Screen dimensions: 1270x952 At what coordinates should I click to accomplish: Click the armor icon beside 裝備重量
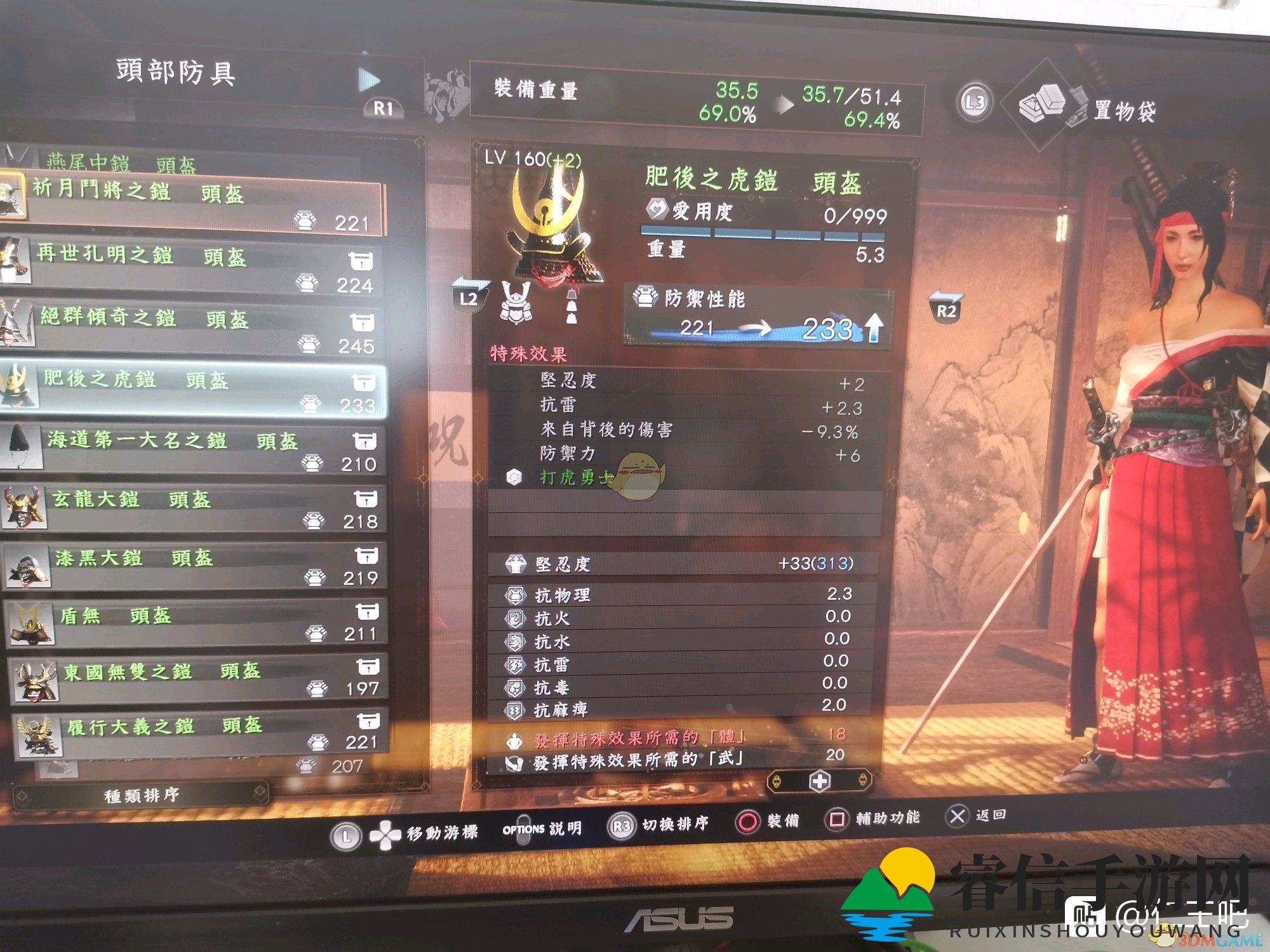(x=444, y=95)
